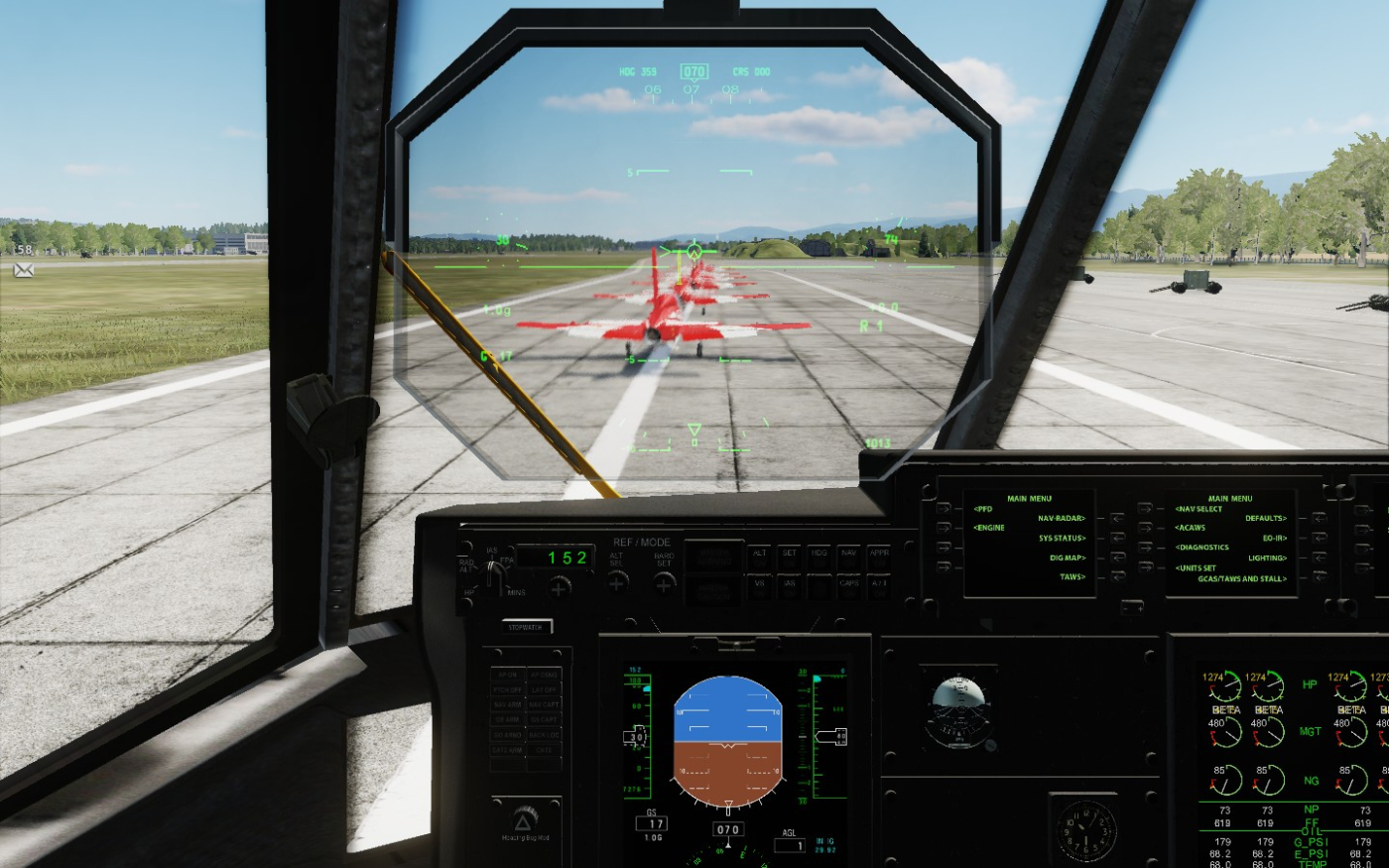Choose the LIGHTING line key
Viewport: 1389px width, 868px height.
(x=1319, y=558)
